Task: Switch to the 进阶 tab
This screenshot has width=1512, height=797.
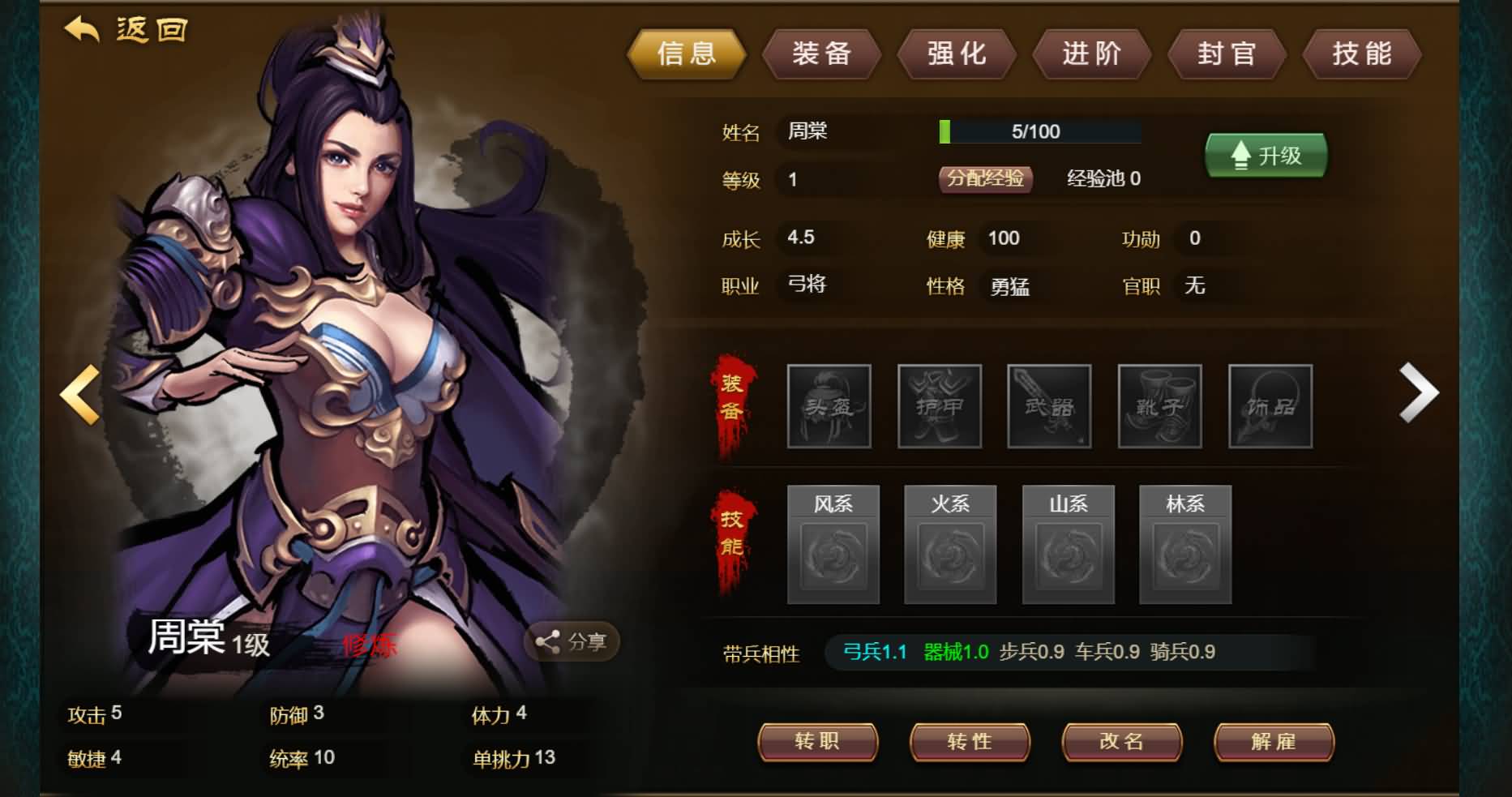Action: [1091, 54]
